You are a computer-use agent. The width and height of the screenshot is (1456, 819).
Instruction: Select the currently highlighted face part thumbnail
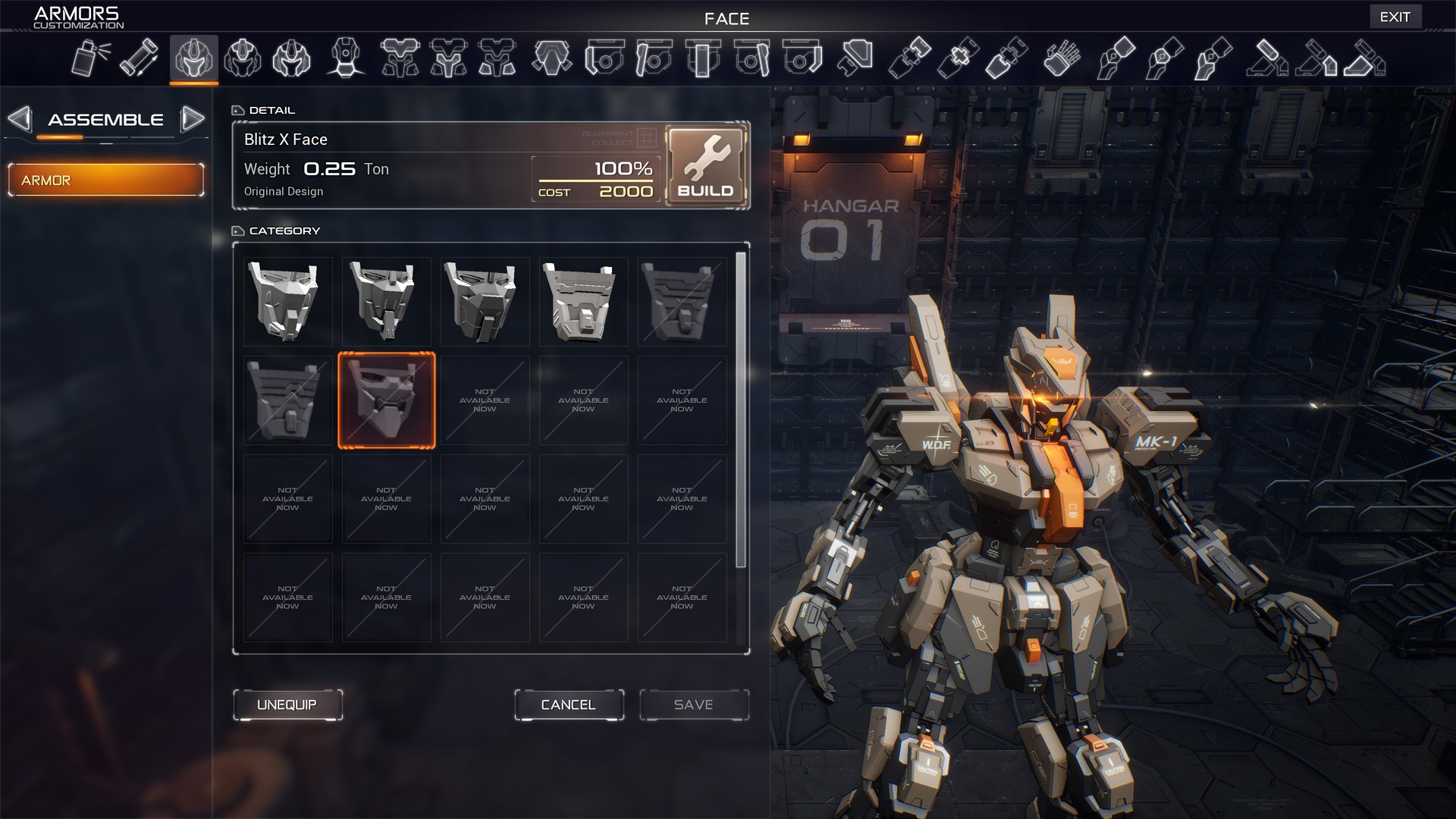point(387,400)
